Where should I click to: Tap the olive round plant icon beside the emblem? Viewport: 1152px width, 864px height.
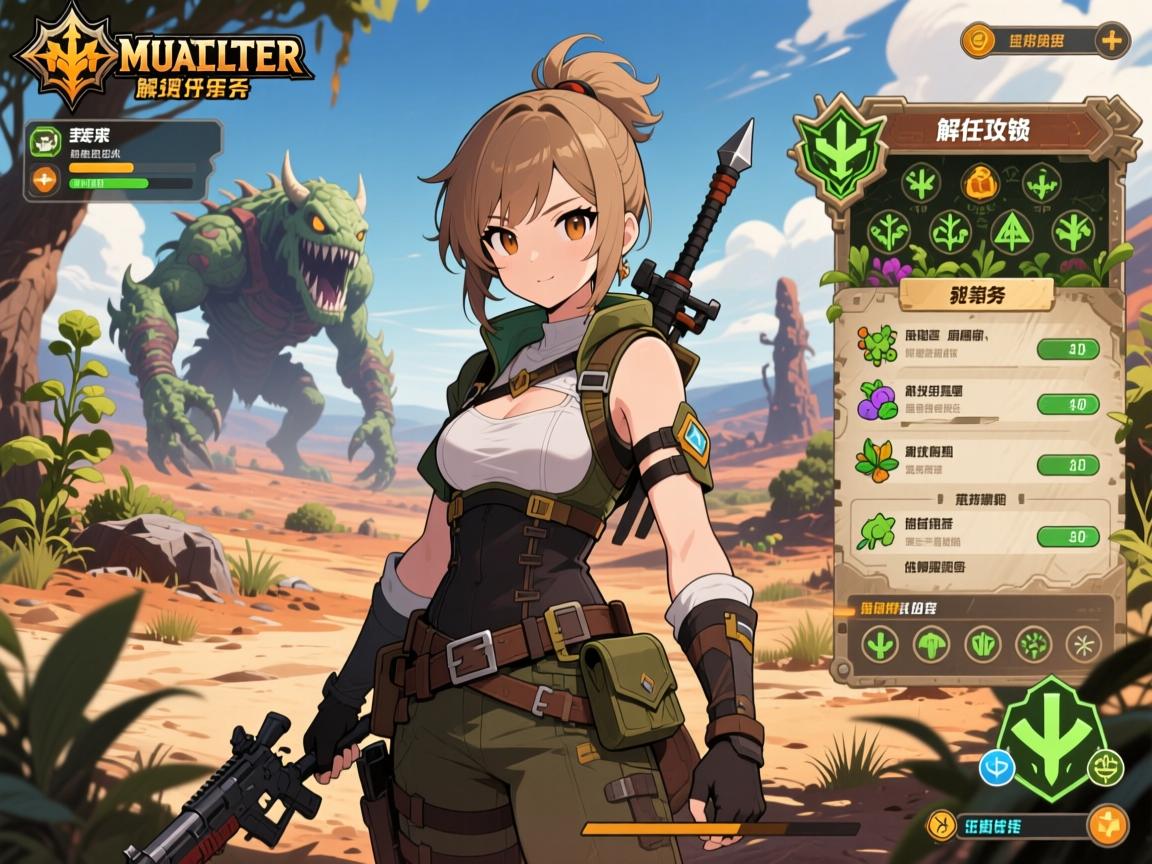1105,768
